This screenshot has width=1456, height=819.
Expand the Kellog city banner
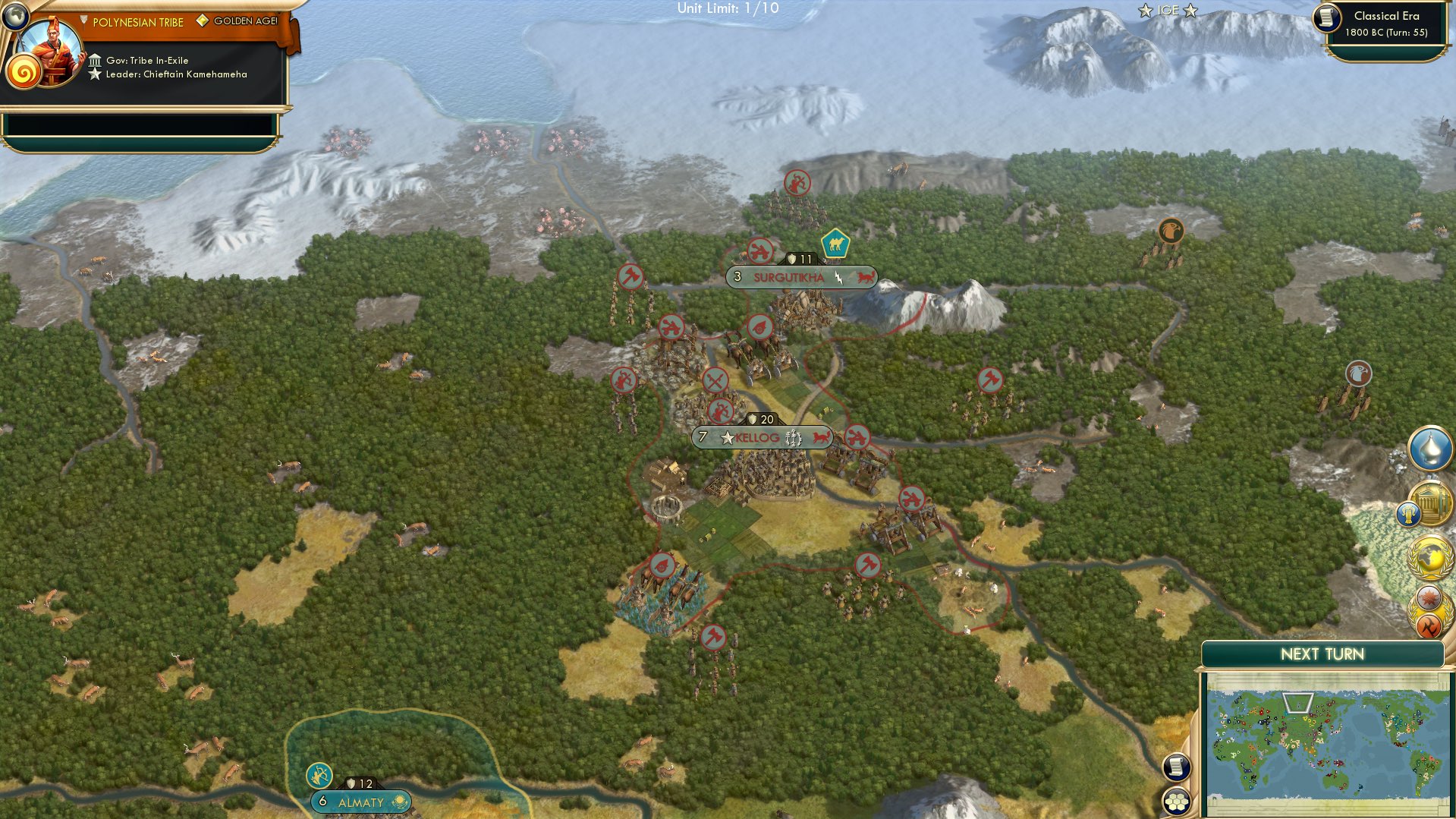[x=759, y=438]
